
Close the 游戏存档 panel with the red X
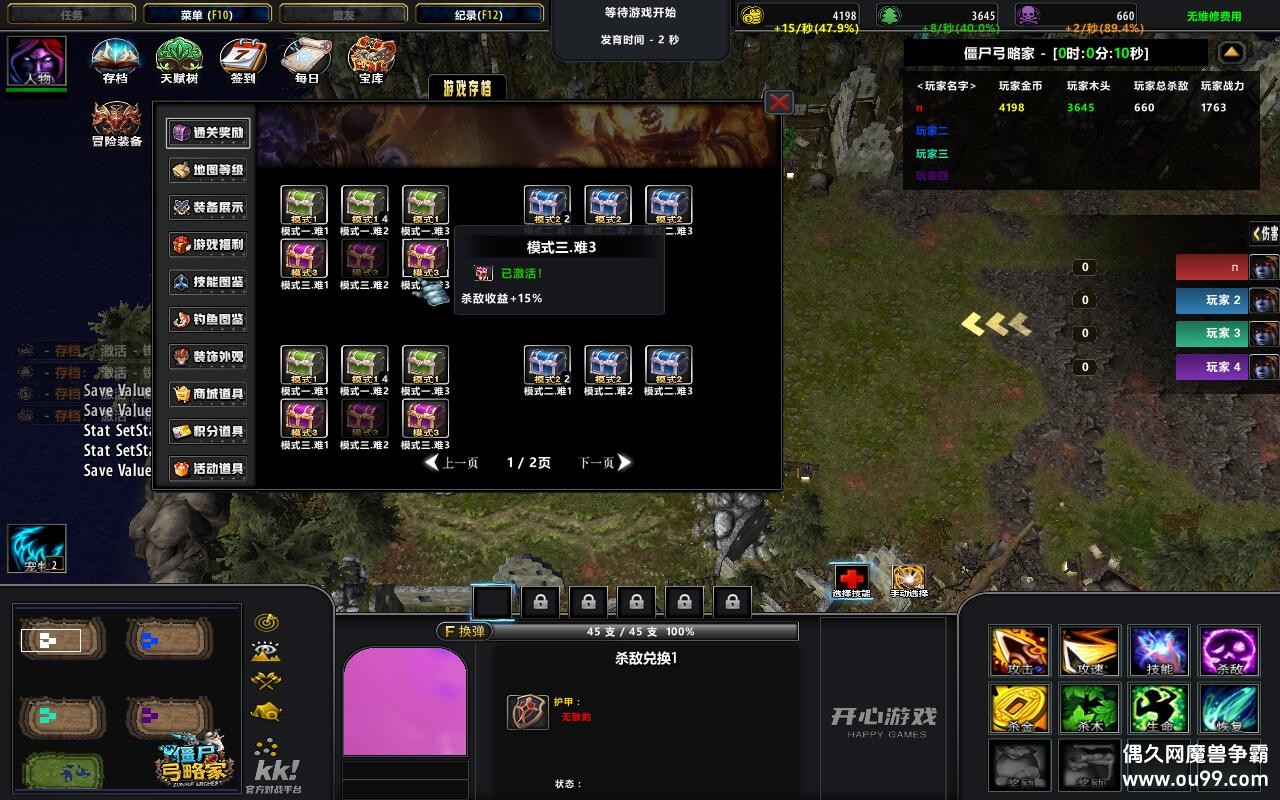pos(778,102)
